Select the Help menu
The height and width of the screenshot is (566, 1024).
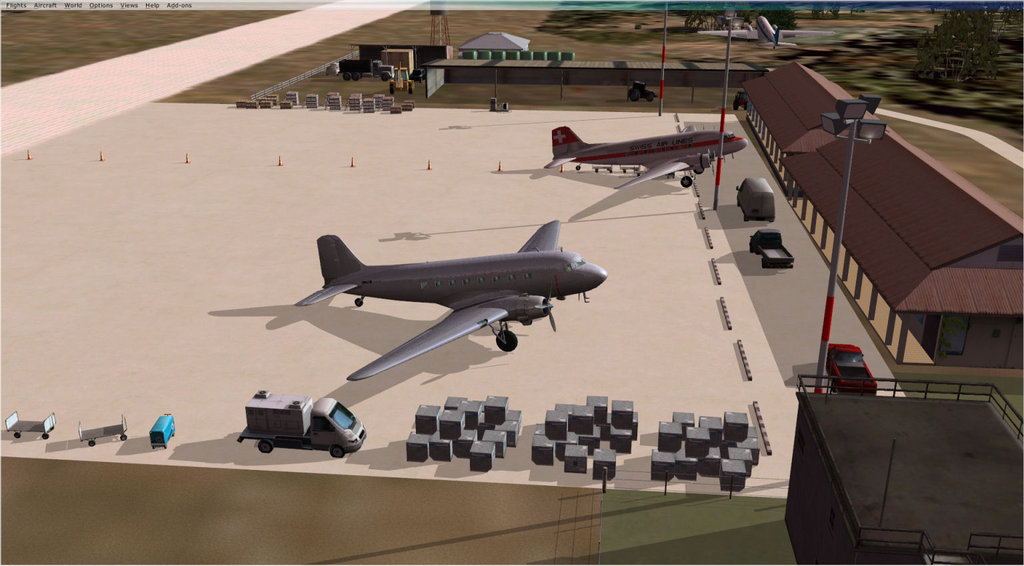point(152,5)
